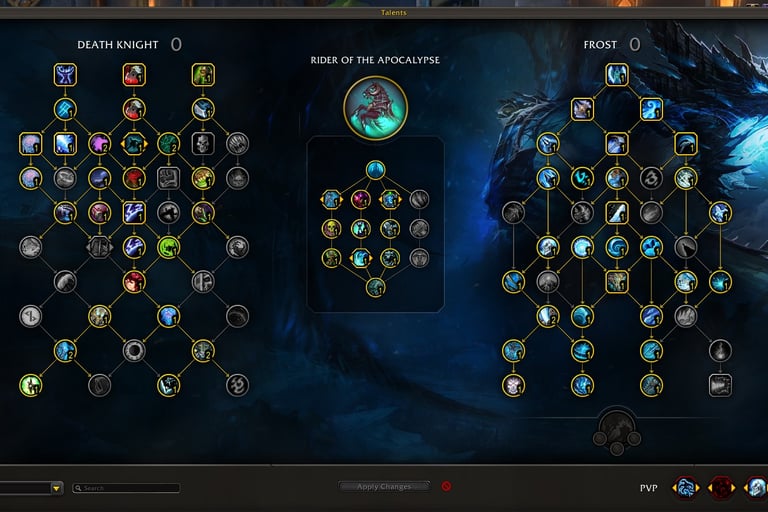
Task: Select the top node of the hero talent tree
Action: [375, 169]
